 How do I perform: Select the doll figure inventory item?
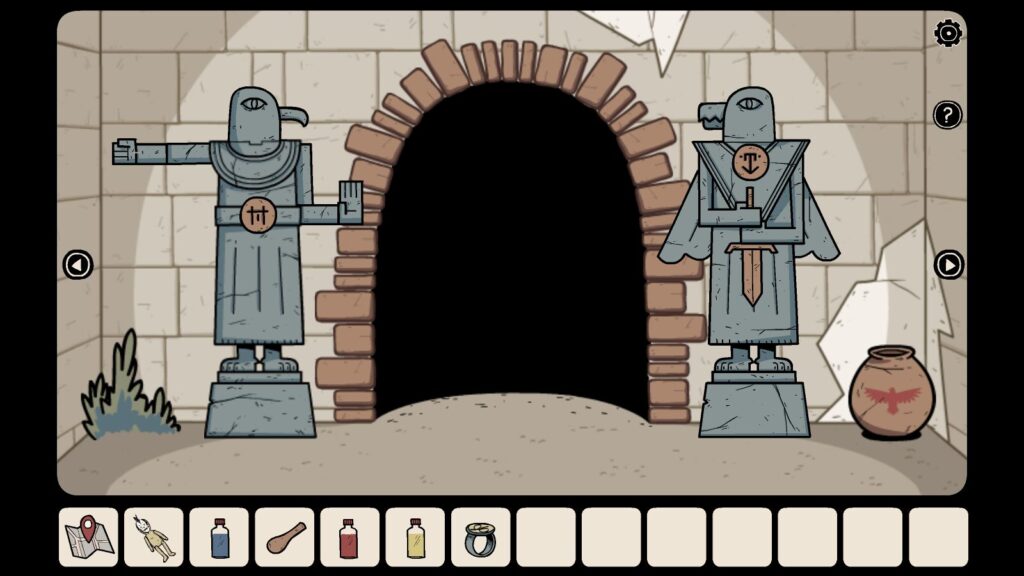[x=154, y=537]
